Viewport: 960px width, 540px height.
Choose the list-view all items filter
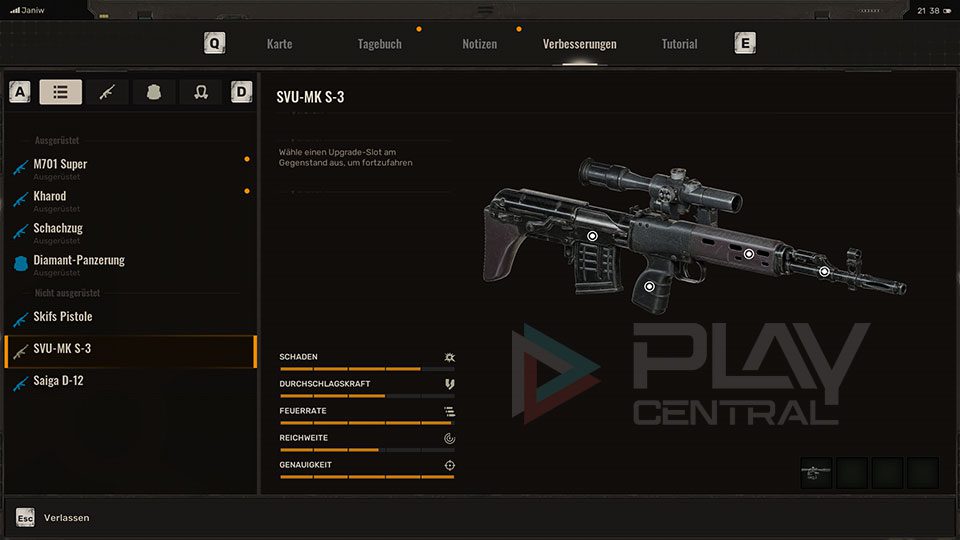point(61,92)
